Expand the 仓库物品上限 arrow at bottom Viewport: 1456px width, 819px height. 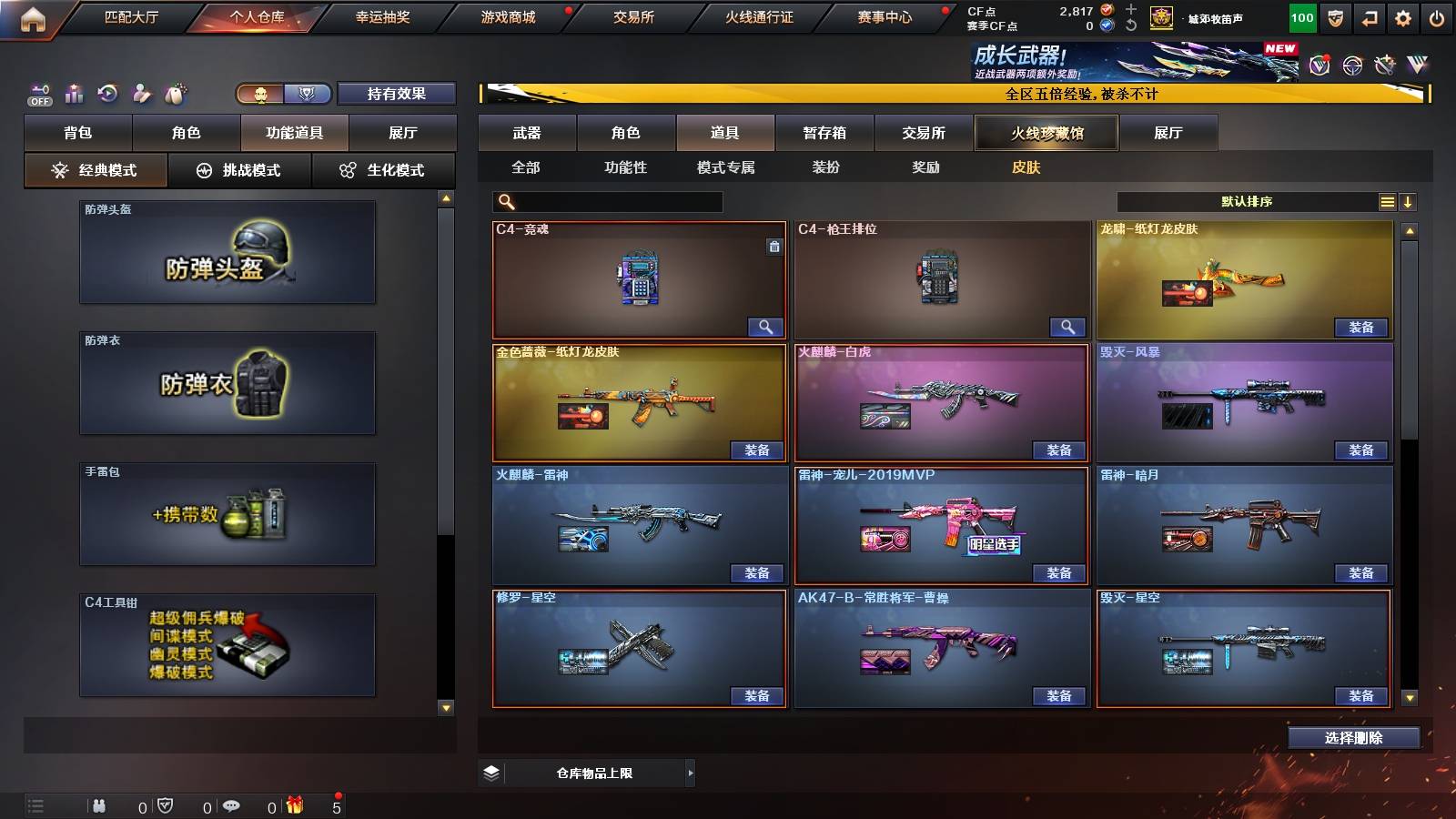coord(690,772)
